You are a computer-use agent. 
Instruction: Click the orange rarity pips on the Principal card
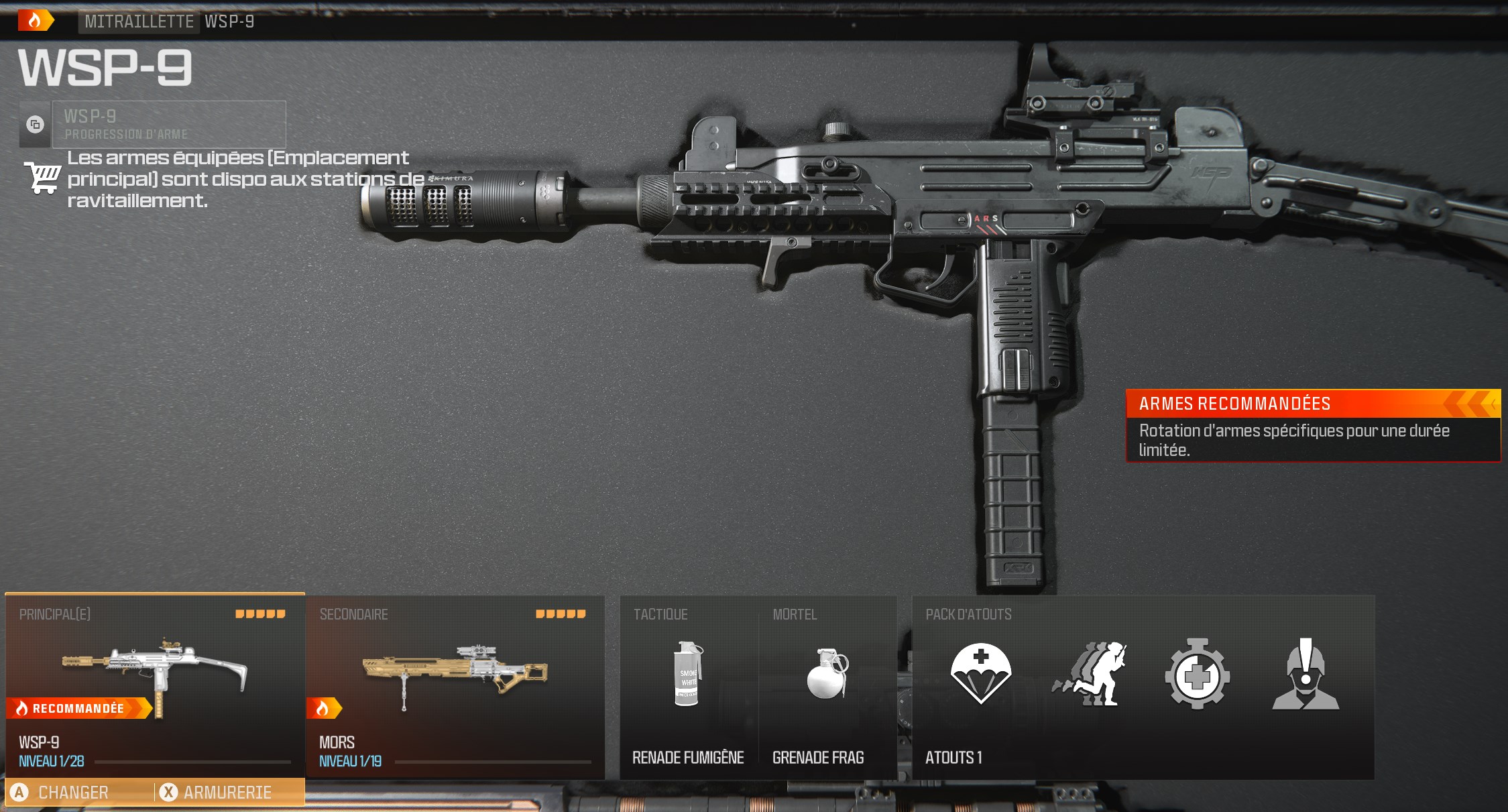[x=262, y=612]
